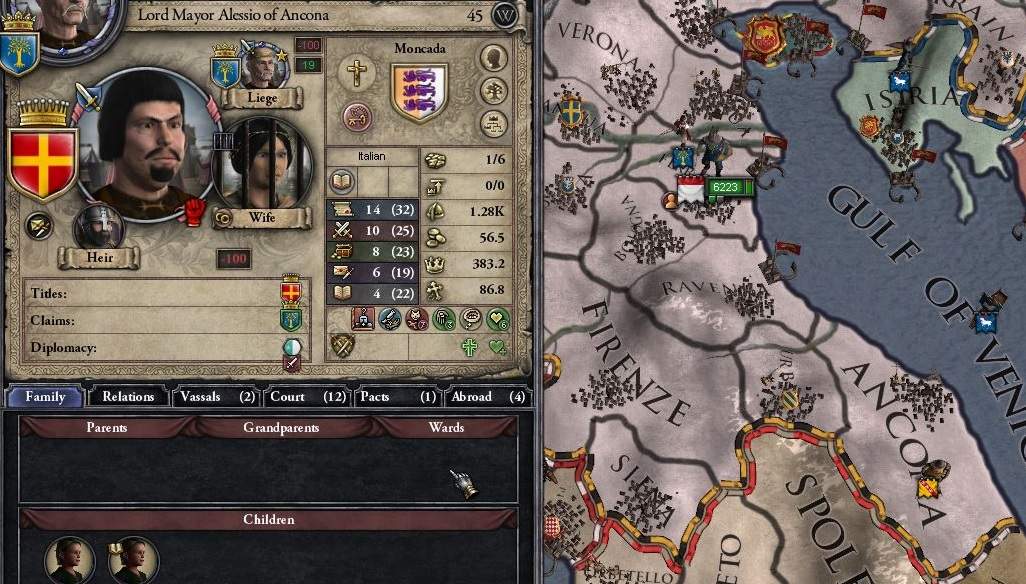Image resolution: width=1026 pixels, height=584 pixels.
Task: Select the child portrait with book icon
Action: pos(132,562)
